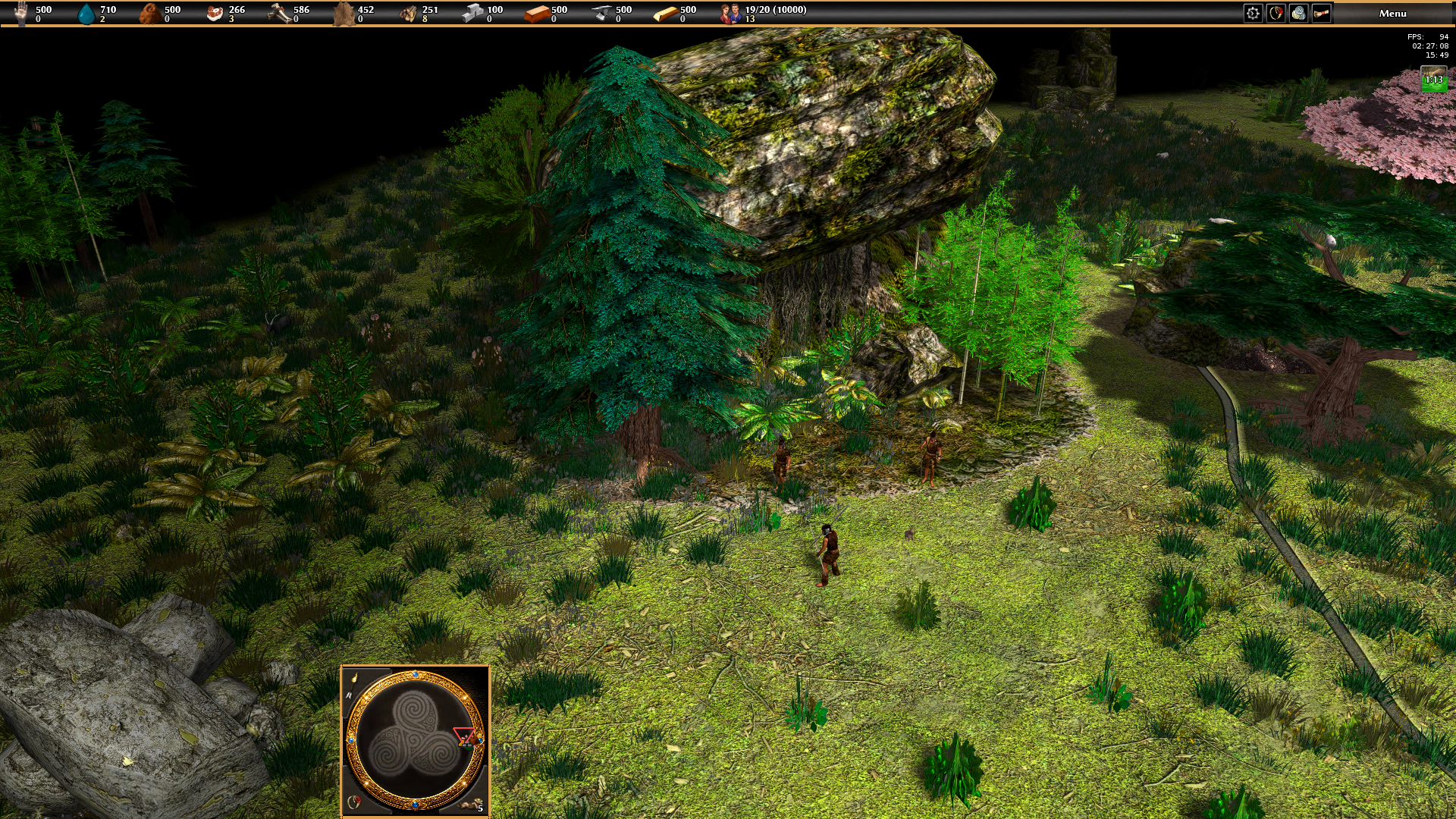Click the ring icon on minimap panel

[353, 802]
